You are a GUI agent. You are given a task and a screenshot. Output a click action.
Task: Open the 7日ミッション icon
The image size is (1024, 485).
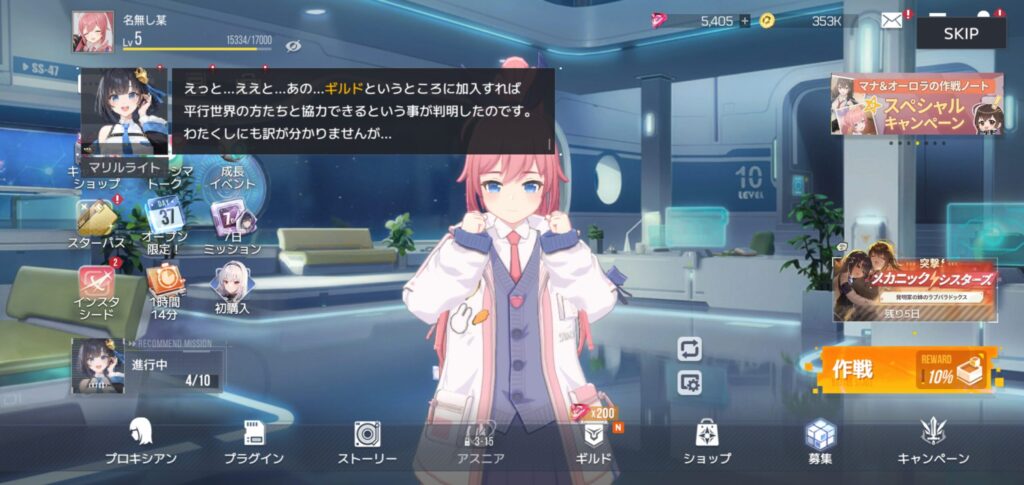point(232,225)
